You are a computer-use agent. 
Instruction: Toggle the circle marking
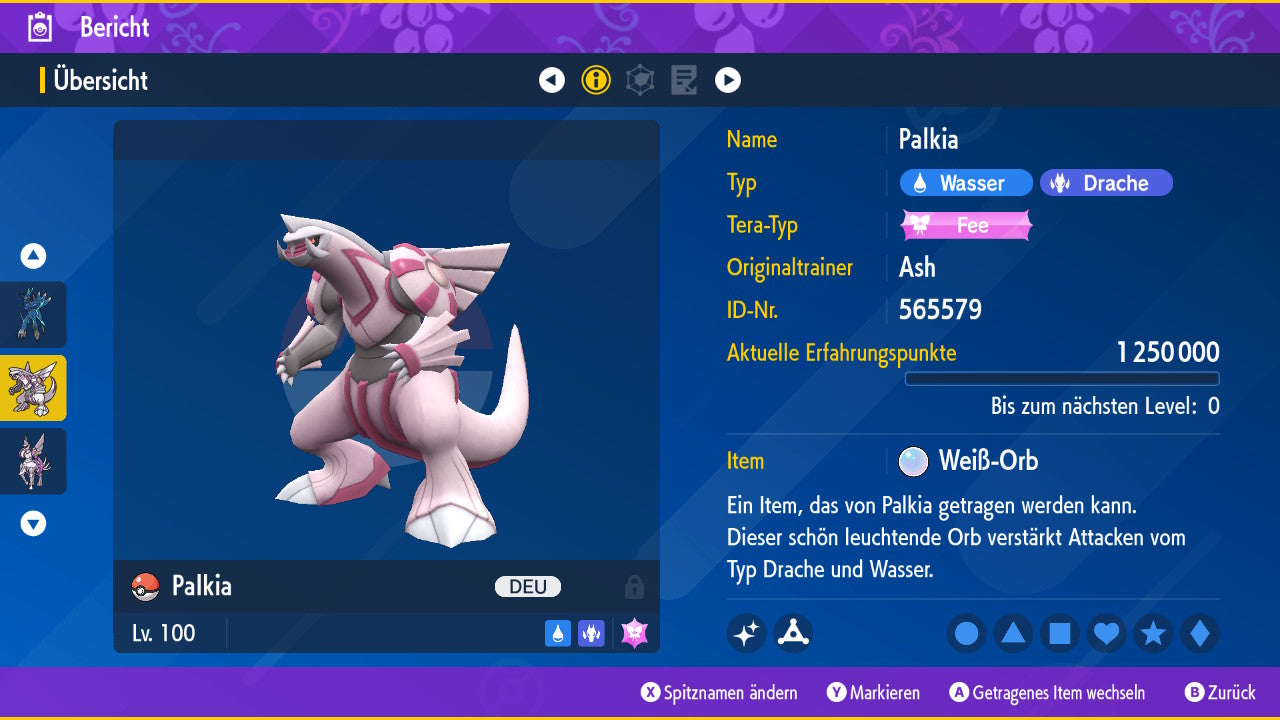point(966,634)
